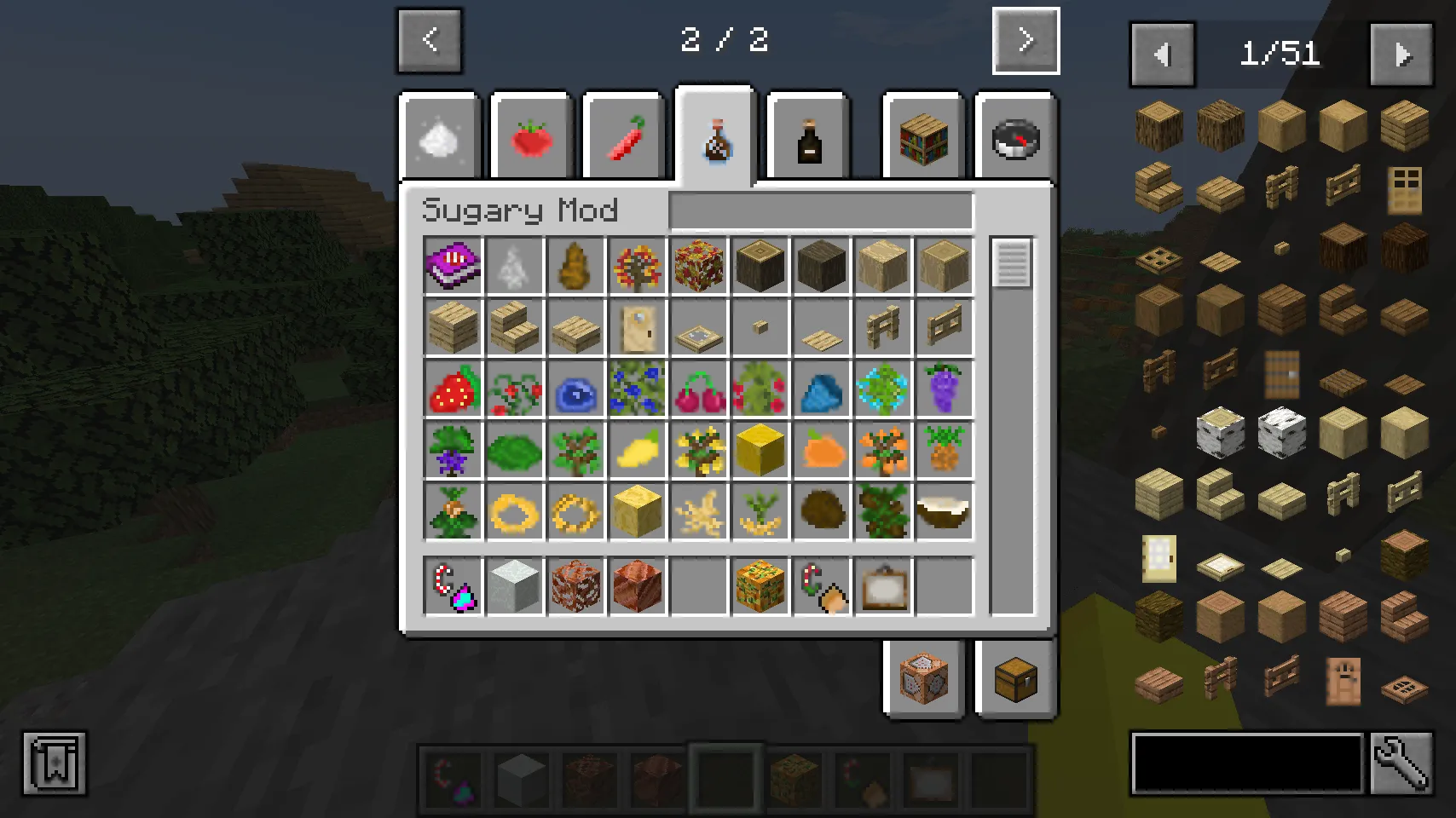1456x818 pixels.
Task: Show the previous JEI item list page
Action: [1161, 55]
